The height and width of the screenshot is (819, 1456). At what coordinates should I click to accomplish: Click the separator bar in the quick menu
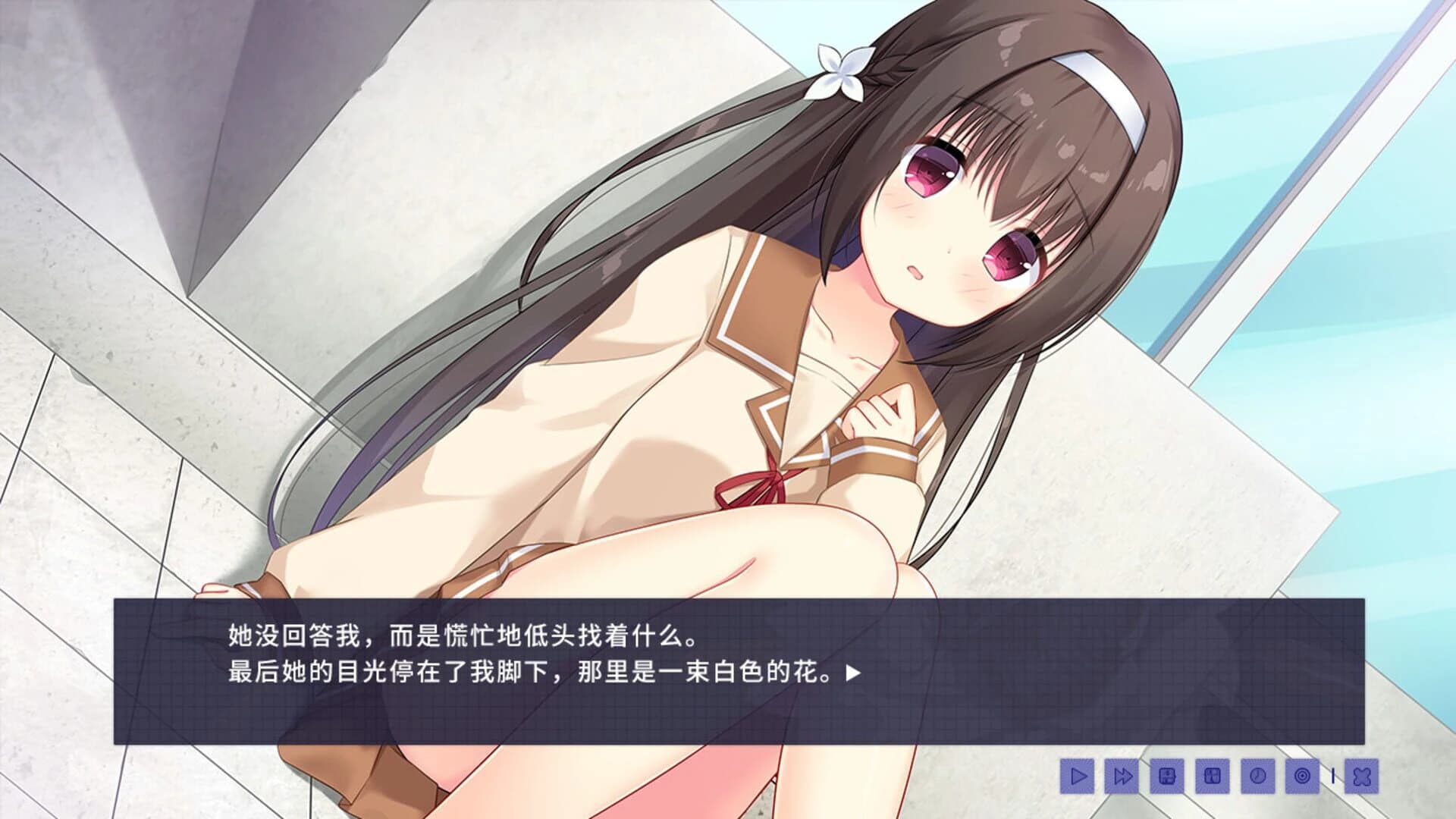pos(1332,777)
